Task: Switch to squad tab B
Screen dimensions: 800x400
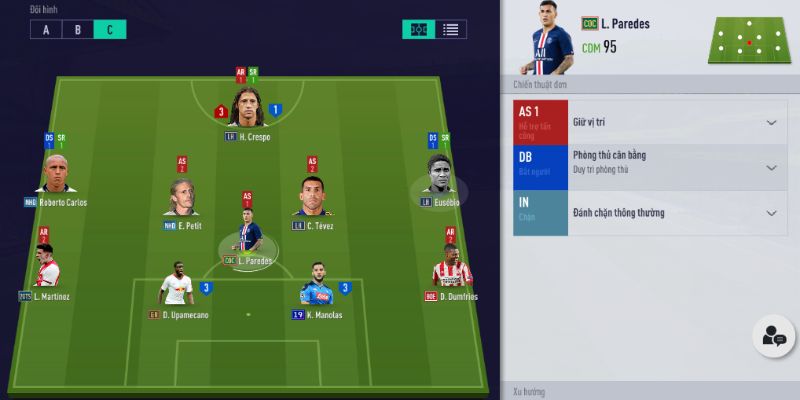Action: [x=77, y=29]
